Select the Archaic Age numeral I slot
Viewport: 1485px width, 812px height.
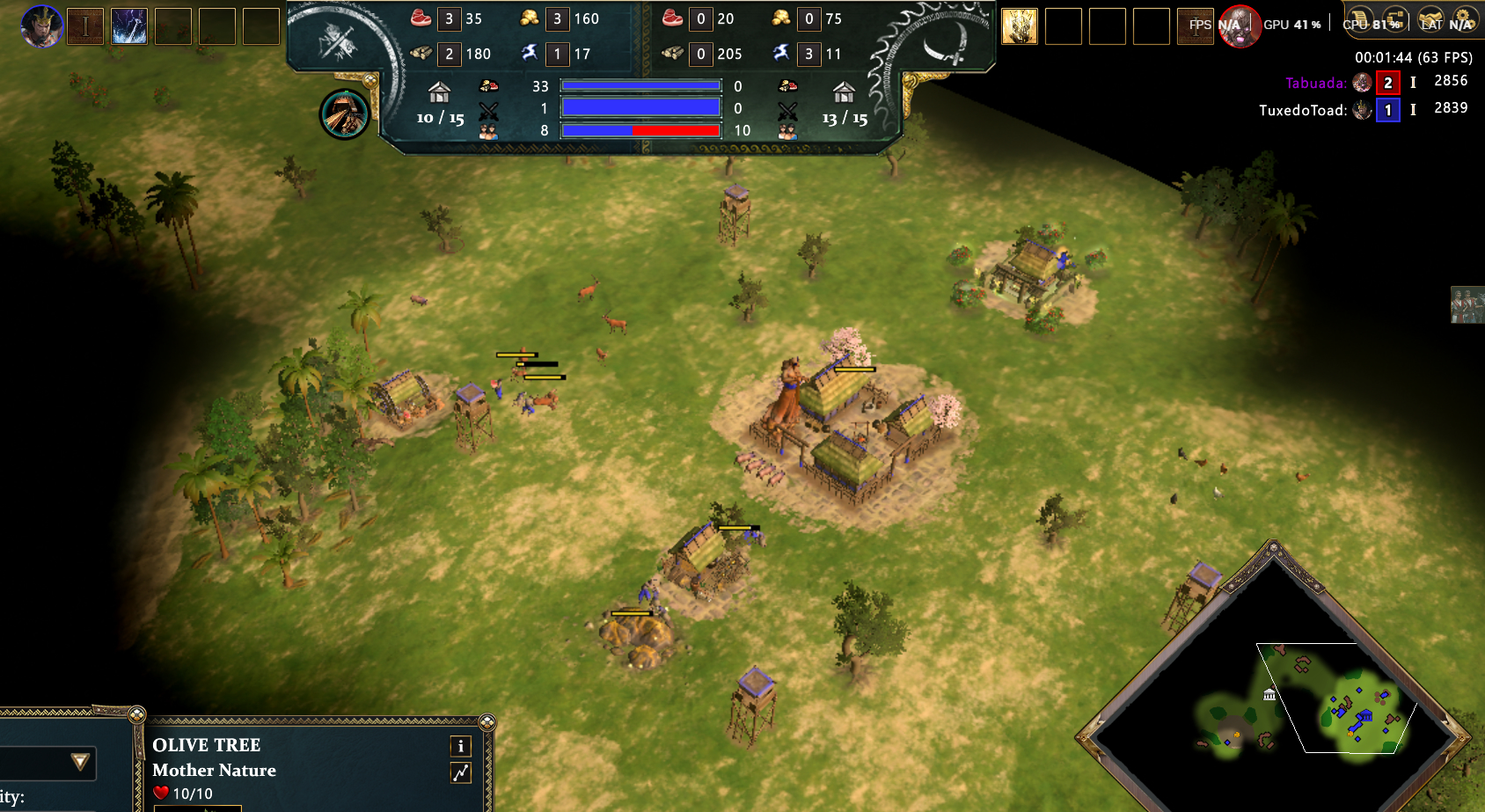coord(85,26)
